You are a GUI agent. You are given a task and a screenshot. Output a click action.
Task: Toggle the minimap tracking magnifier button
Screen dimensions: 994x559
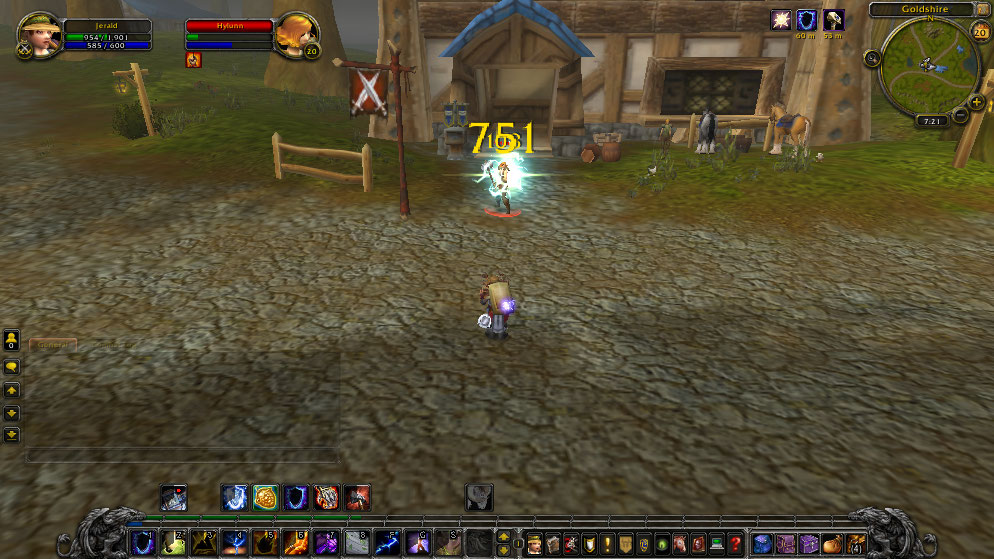point(872,58)
